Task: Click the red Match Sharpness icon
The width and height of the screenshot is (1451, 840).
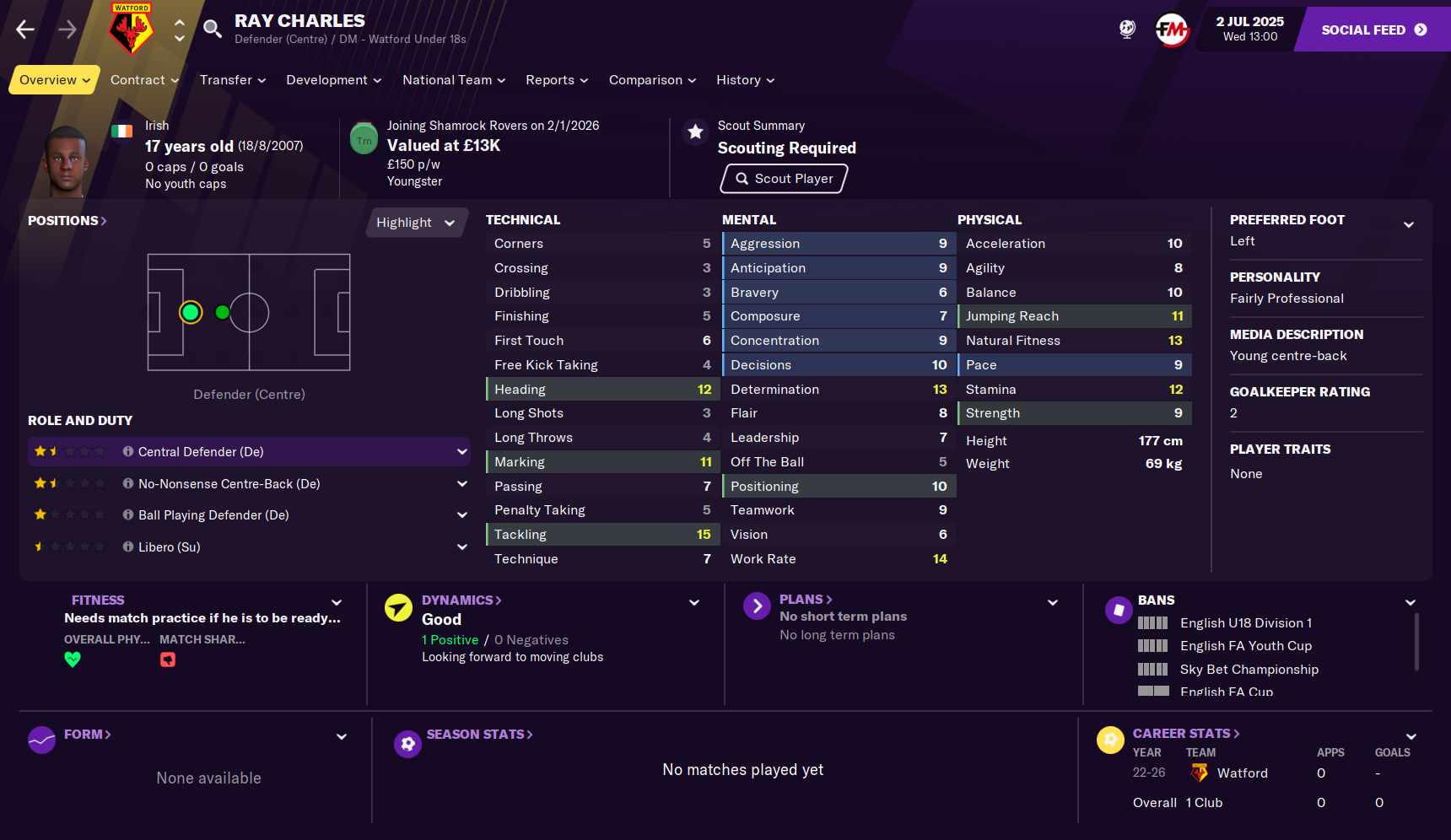Action: (167, 660)
